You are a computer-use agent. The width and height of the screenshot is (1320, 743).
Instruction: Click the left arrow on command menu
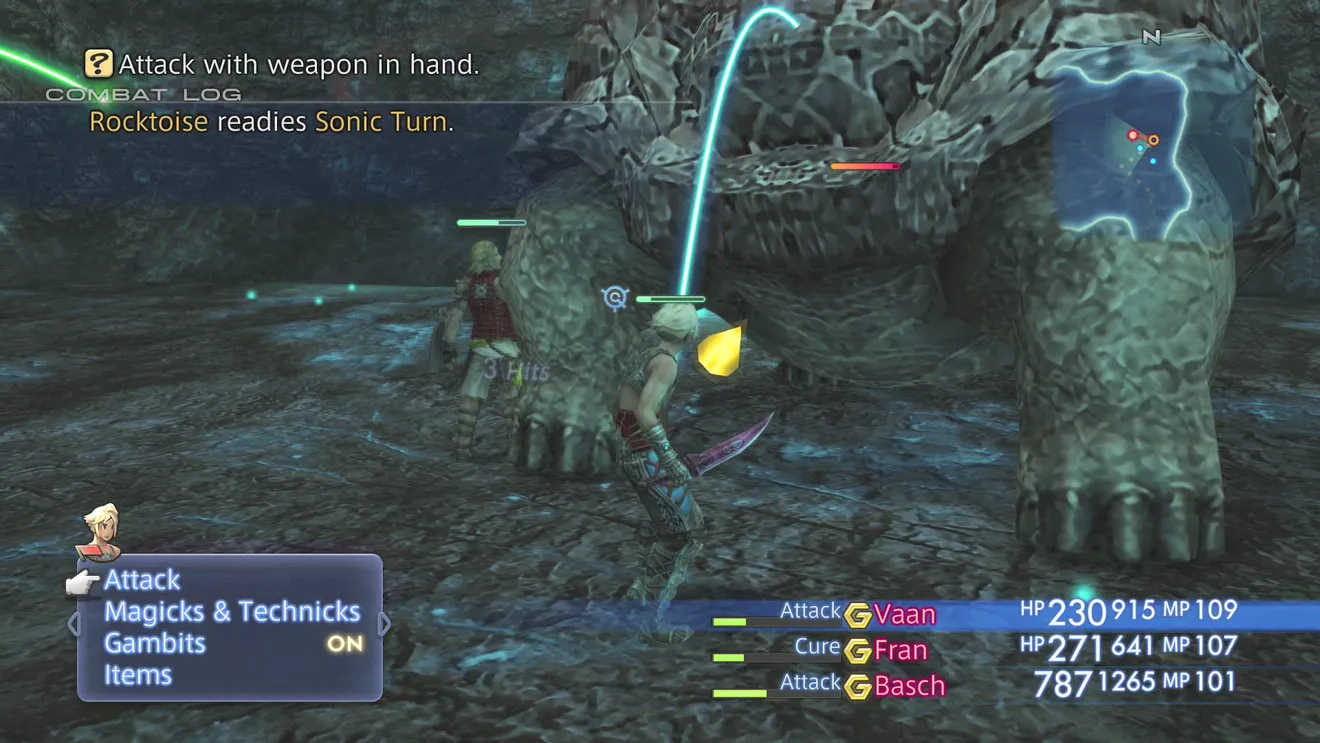73,624
